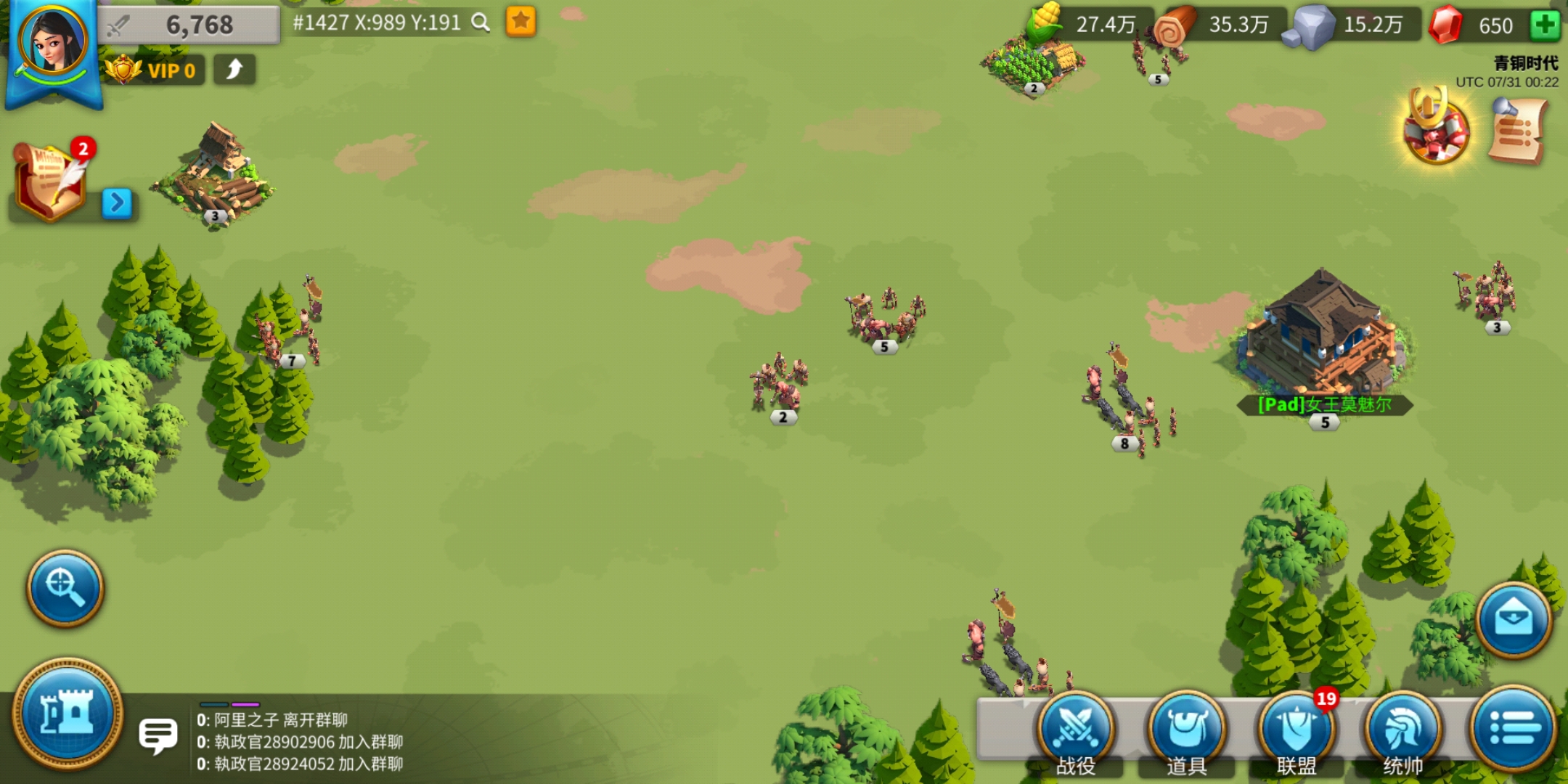Bookmark this location with the star

click(520, 22)
